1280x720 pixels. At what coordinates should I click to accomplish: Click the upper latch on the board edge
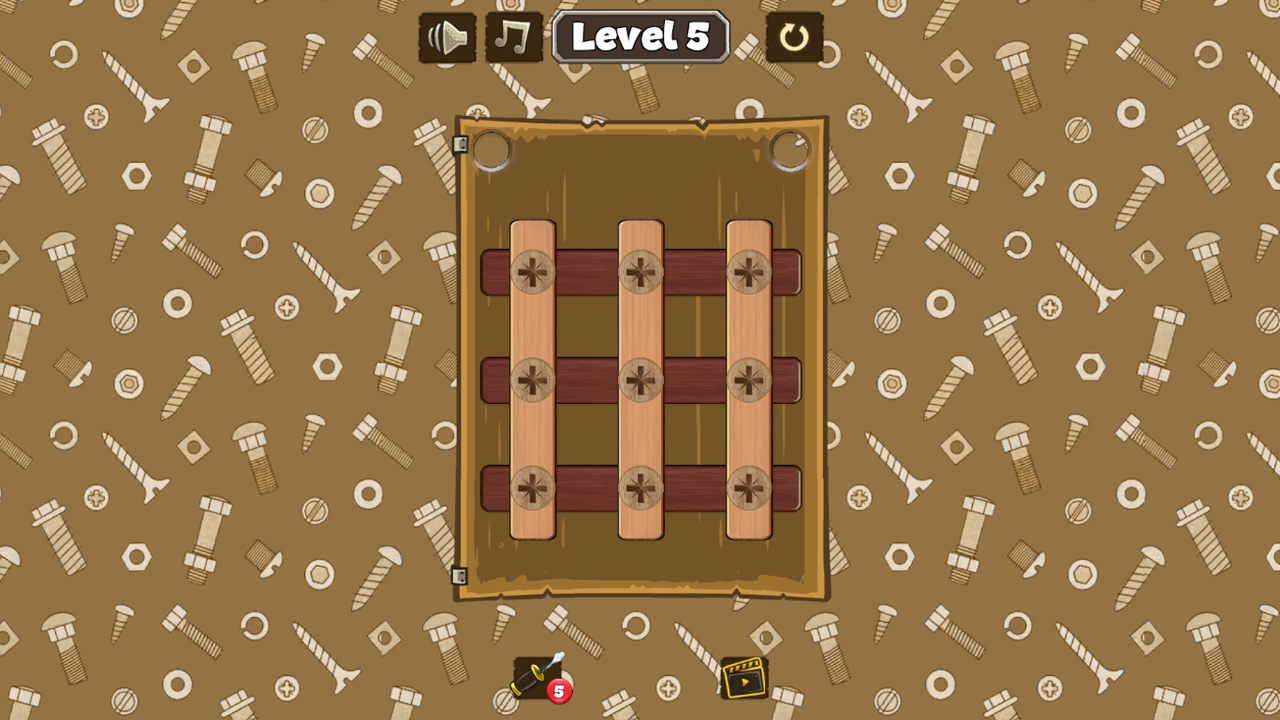[x=460, y=146]
